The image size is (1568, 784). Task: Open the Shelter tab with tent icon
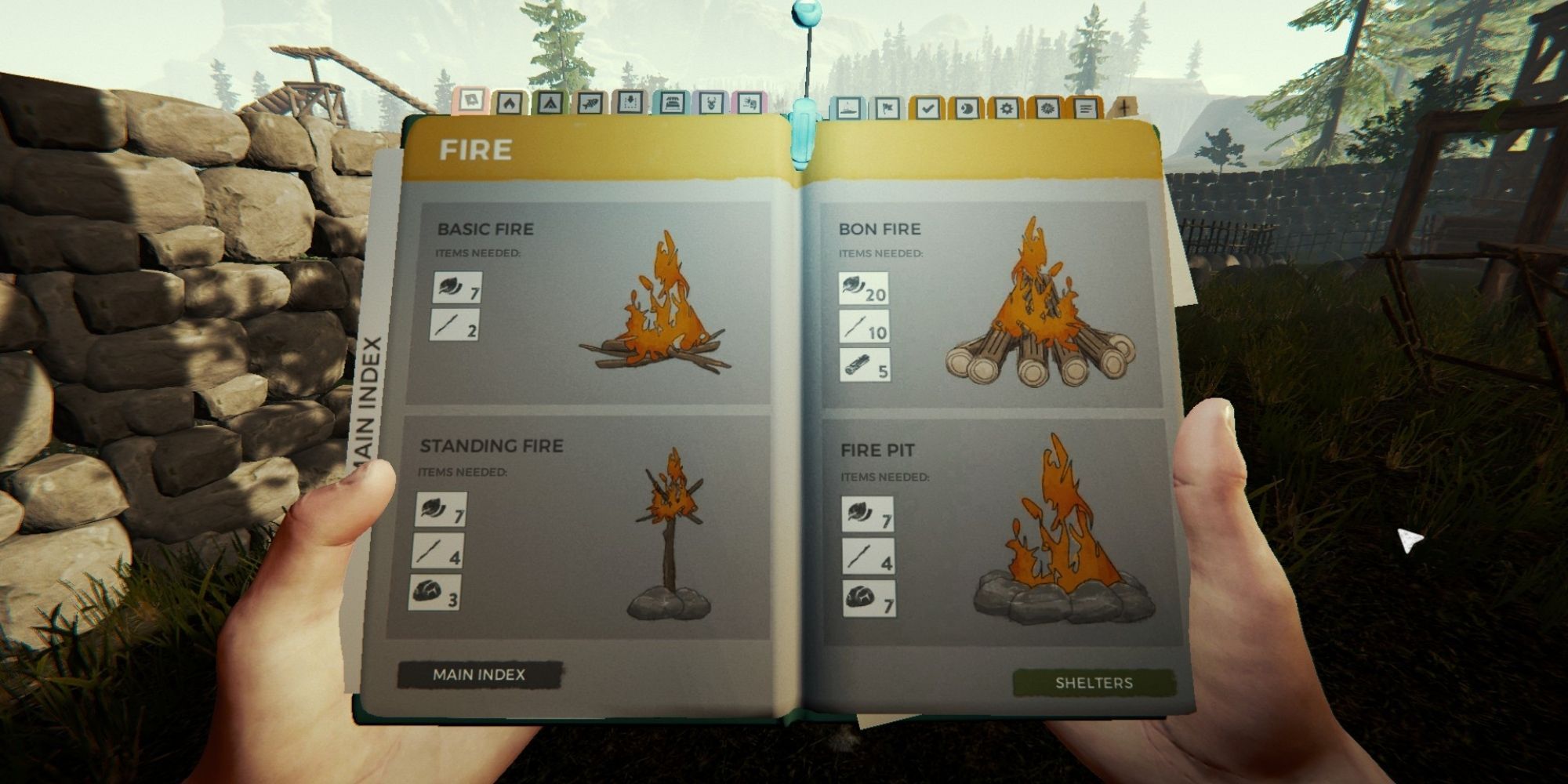(550, 103)
